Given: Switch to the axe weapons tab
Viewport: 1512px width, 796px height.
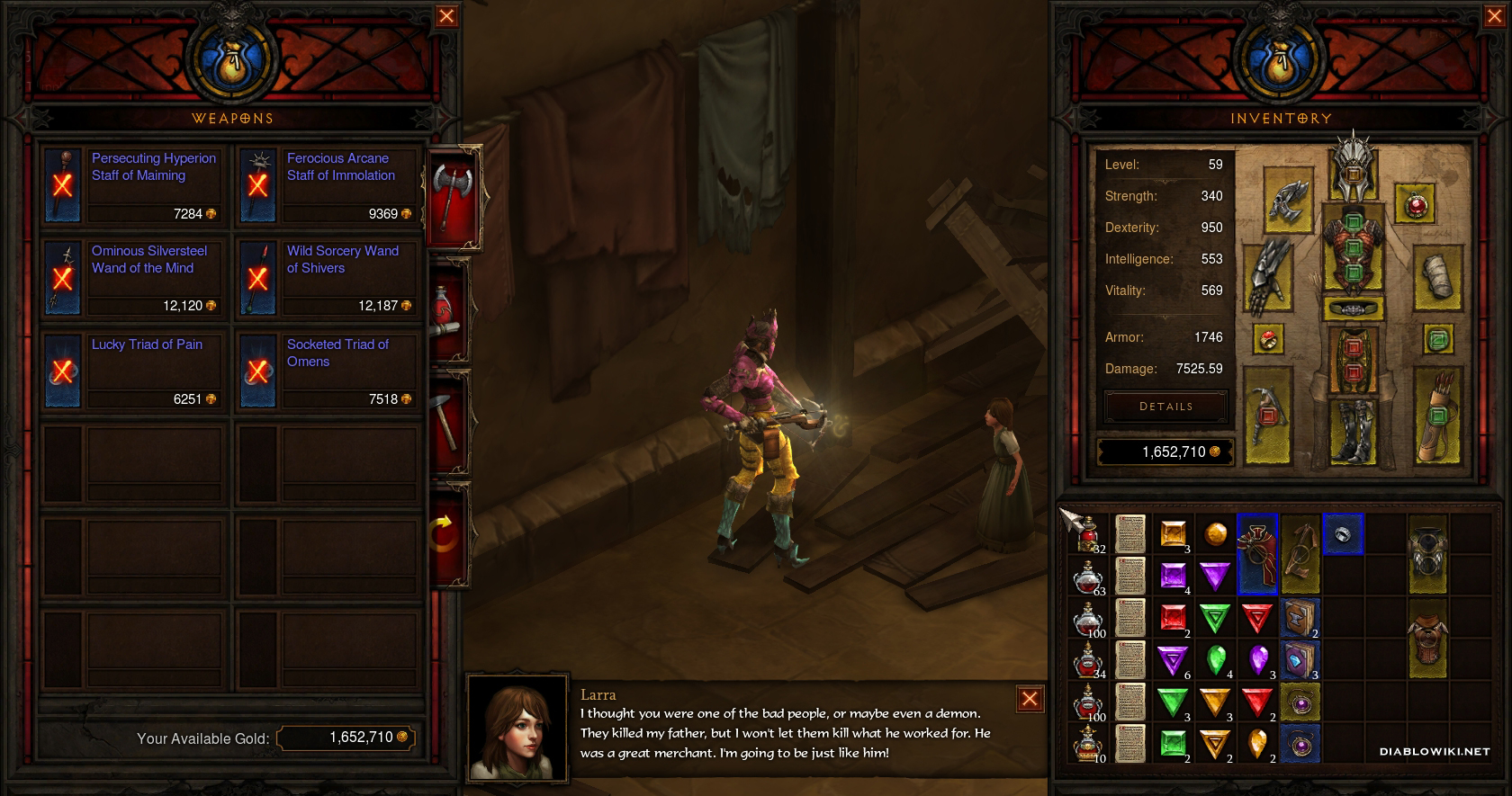Looking at the screenshot, I should click(452, 195).
